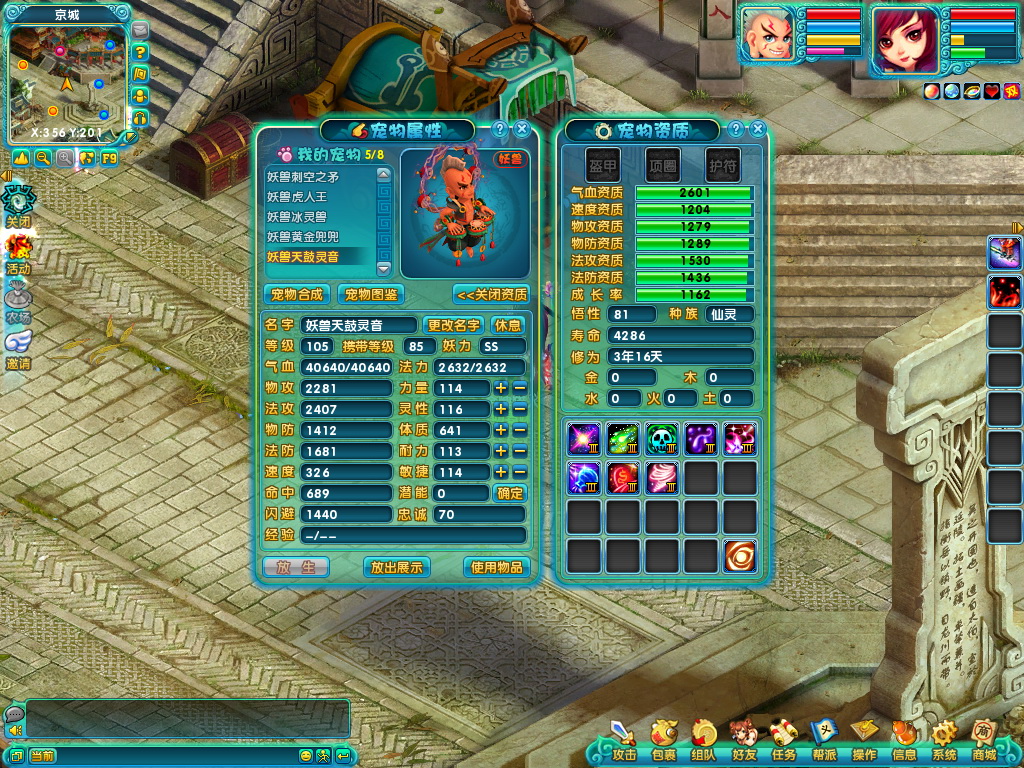1024x768 pixels.
Task: Open the 宠物图鉴 pet codex
Action: pyautogui.click(x=370, y=294)
